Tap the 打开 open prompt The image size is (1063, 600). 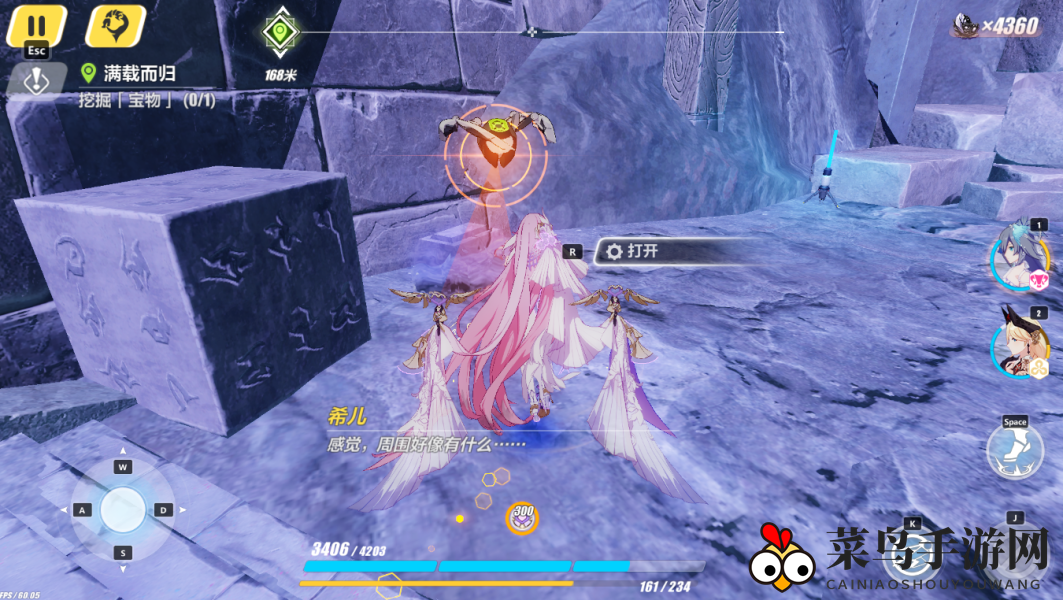coord(642,251)
